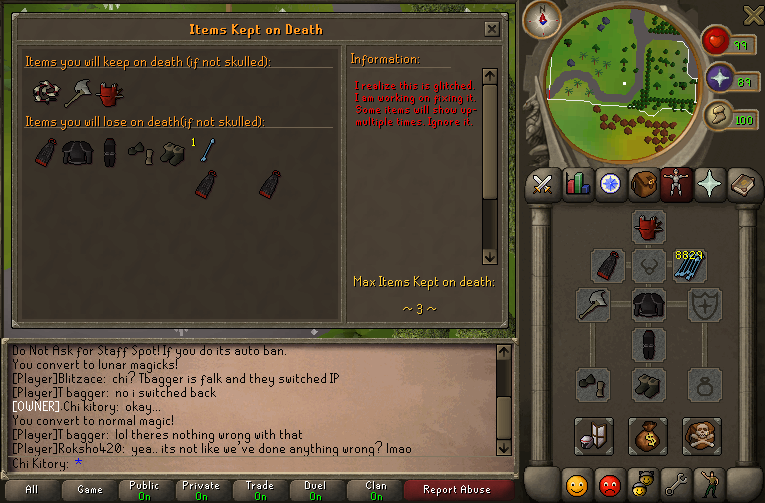
Task: Open the wrench Settings tab
Action: point(676,484)
